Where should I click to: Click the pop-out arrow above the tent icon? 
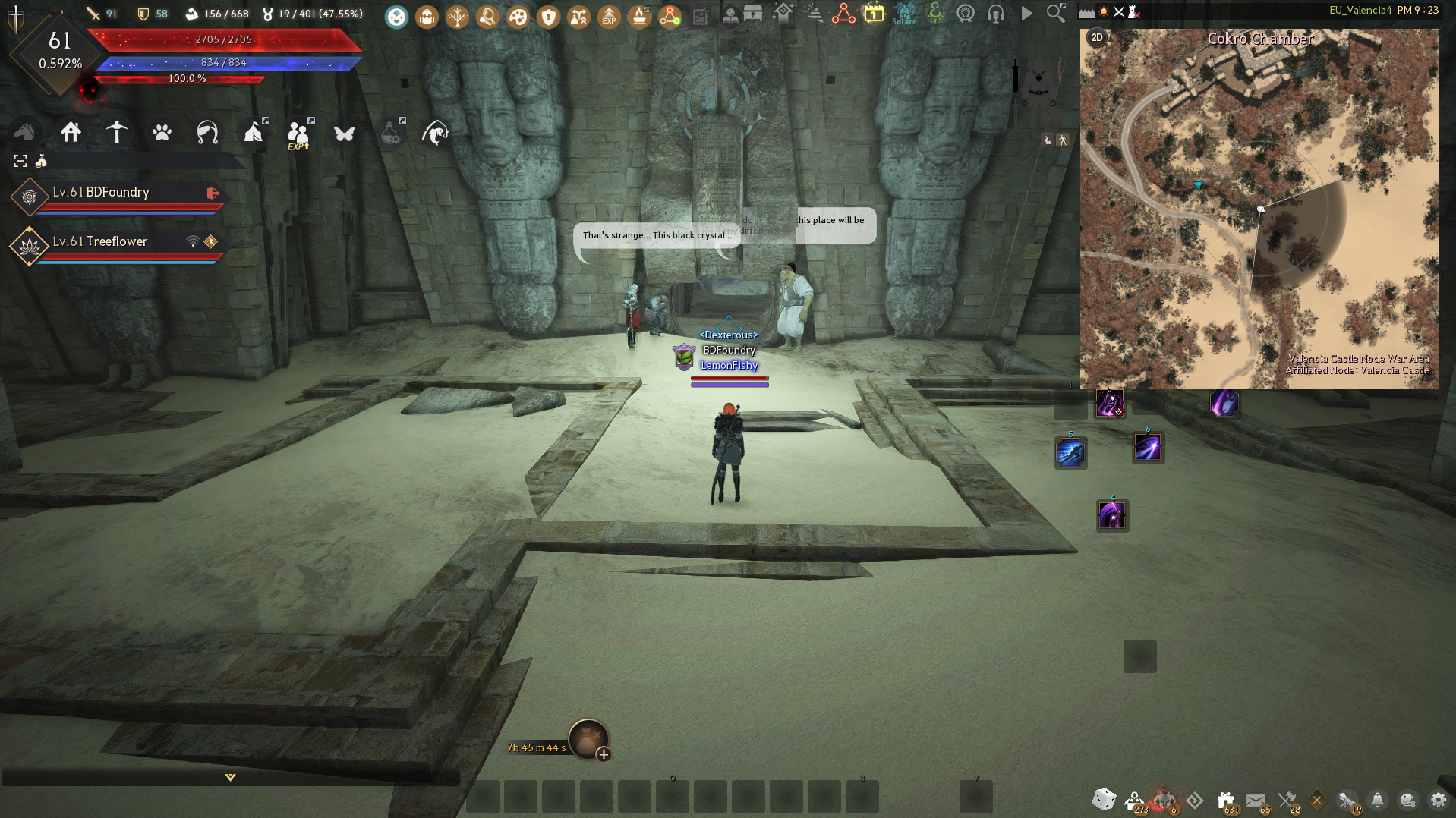(266, 121)
